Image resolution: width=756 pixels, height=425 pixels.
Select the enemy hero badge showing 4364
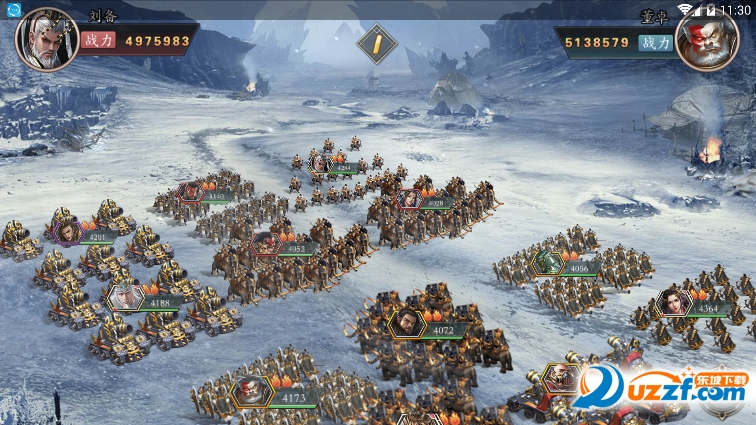coord(672,303)
